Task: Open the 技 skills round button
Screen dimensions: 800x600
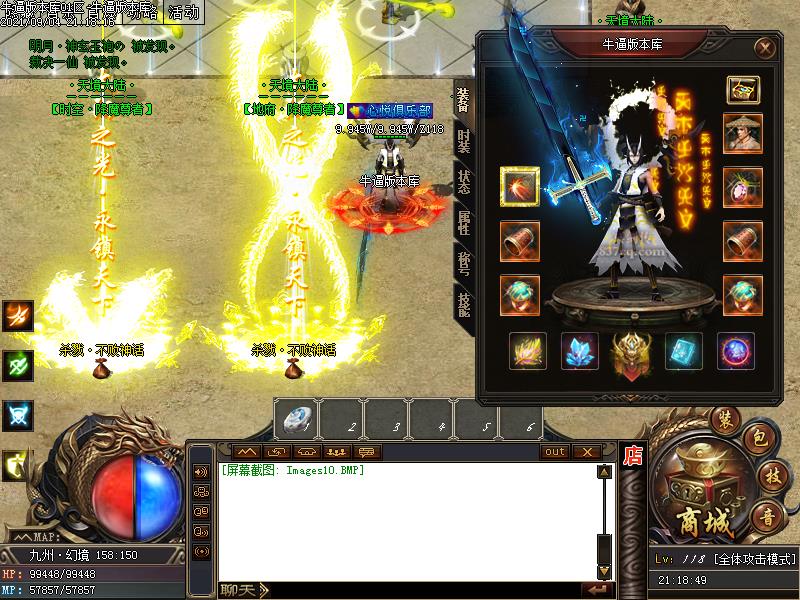Action: [x=772, y=474]
